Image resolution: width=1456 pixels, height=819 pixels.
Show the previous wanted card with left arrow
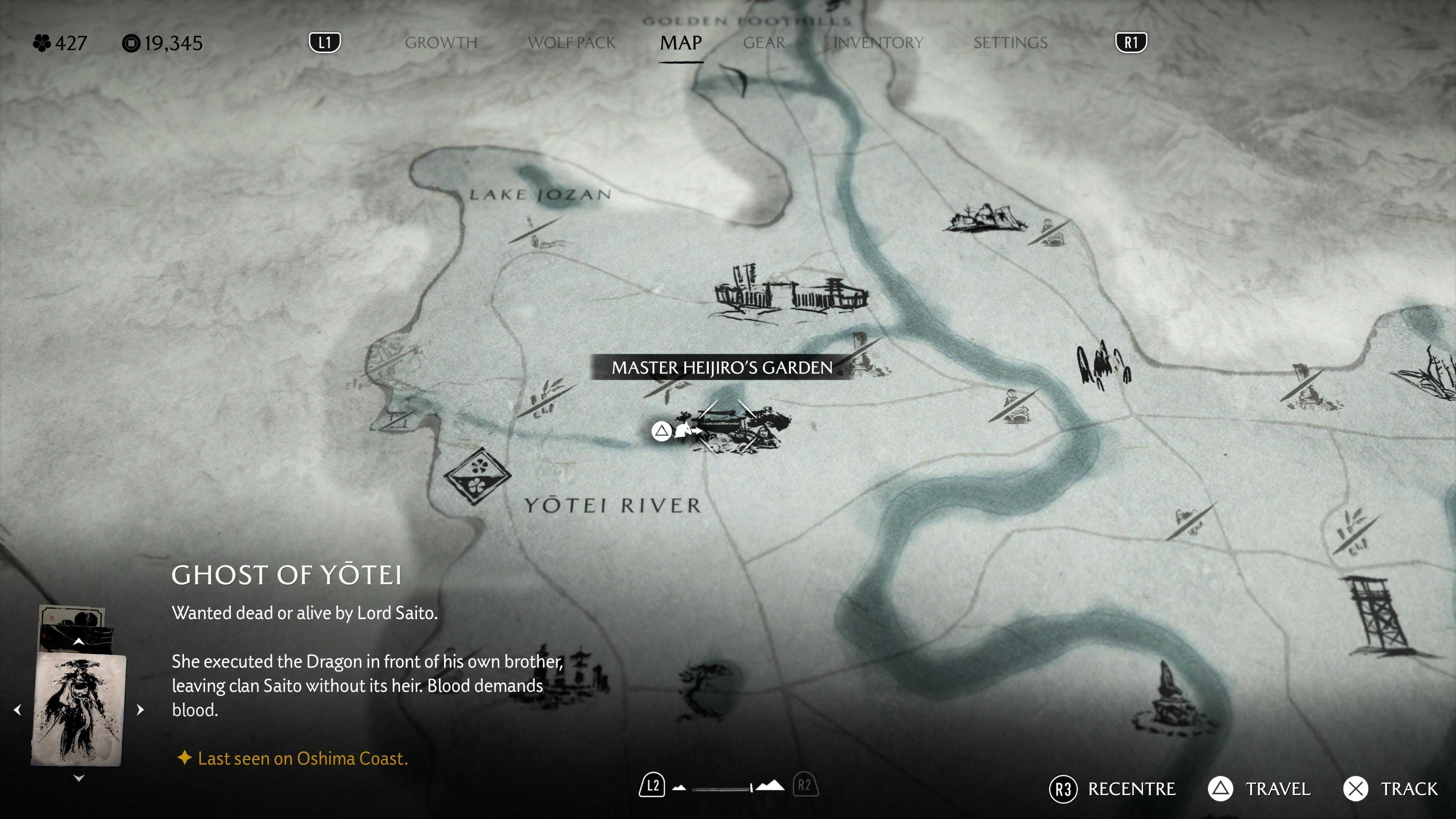[17, 710]
